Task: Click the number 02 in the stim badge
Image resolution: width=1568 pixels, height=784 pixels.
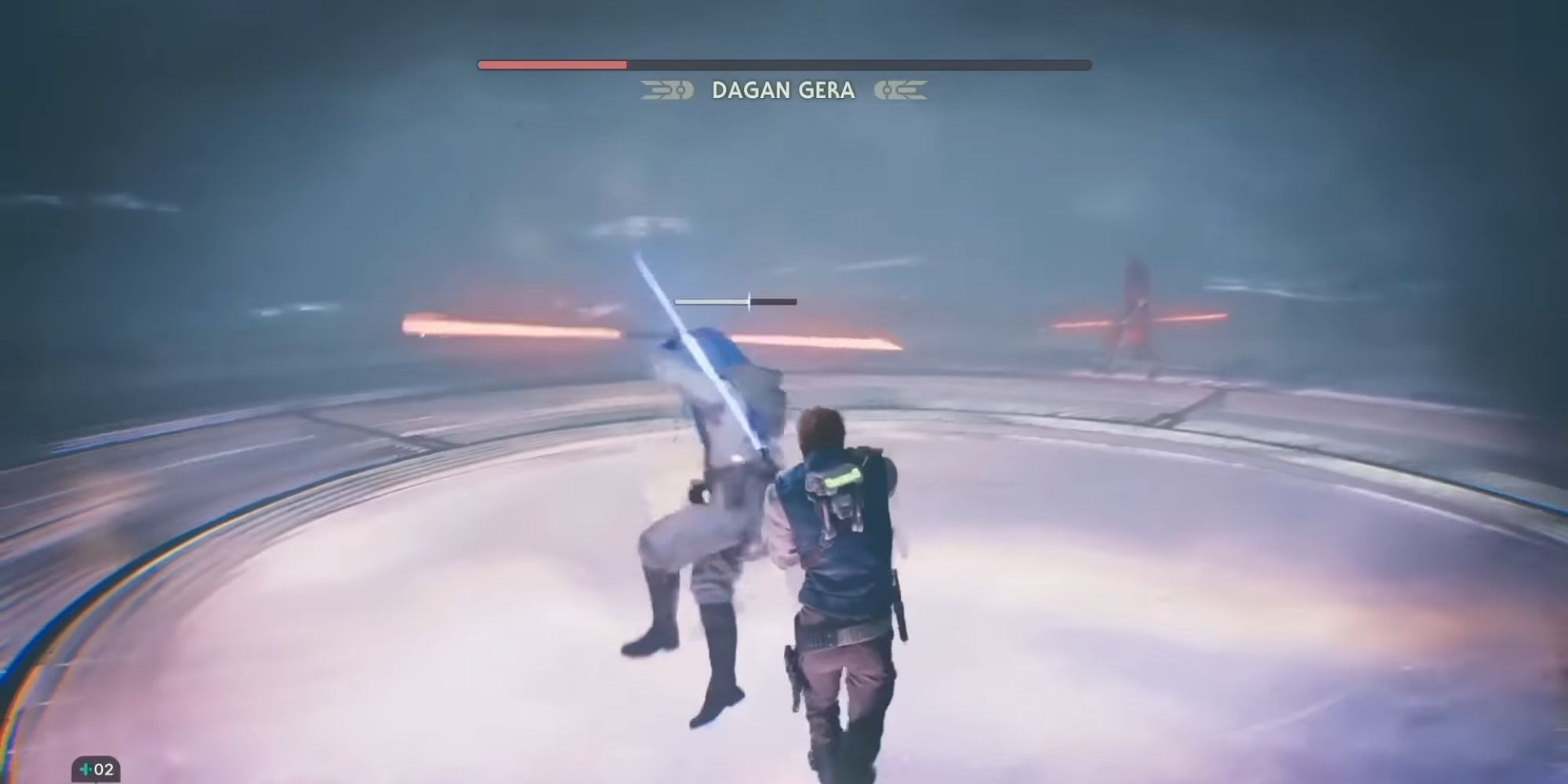Action: tap(103, 769)
